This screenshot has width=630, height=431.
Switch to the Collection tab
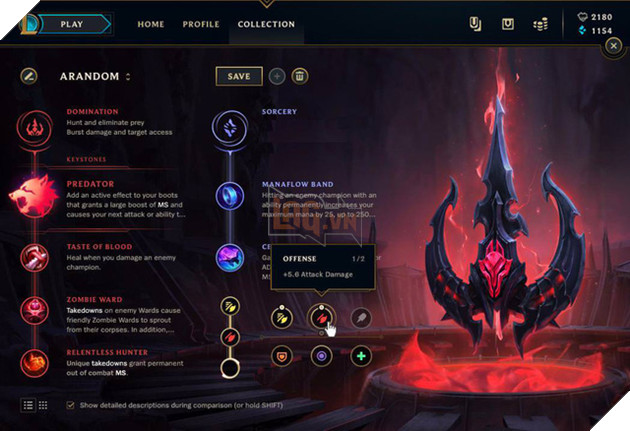(x=266, y=24)
